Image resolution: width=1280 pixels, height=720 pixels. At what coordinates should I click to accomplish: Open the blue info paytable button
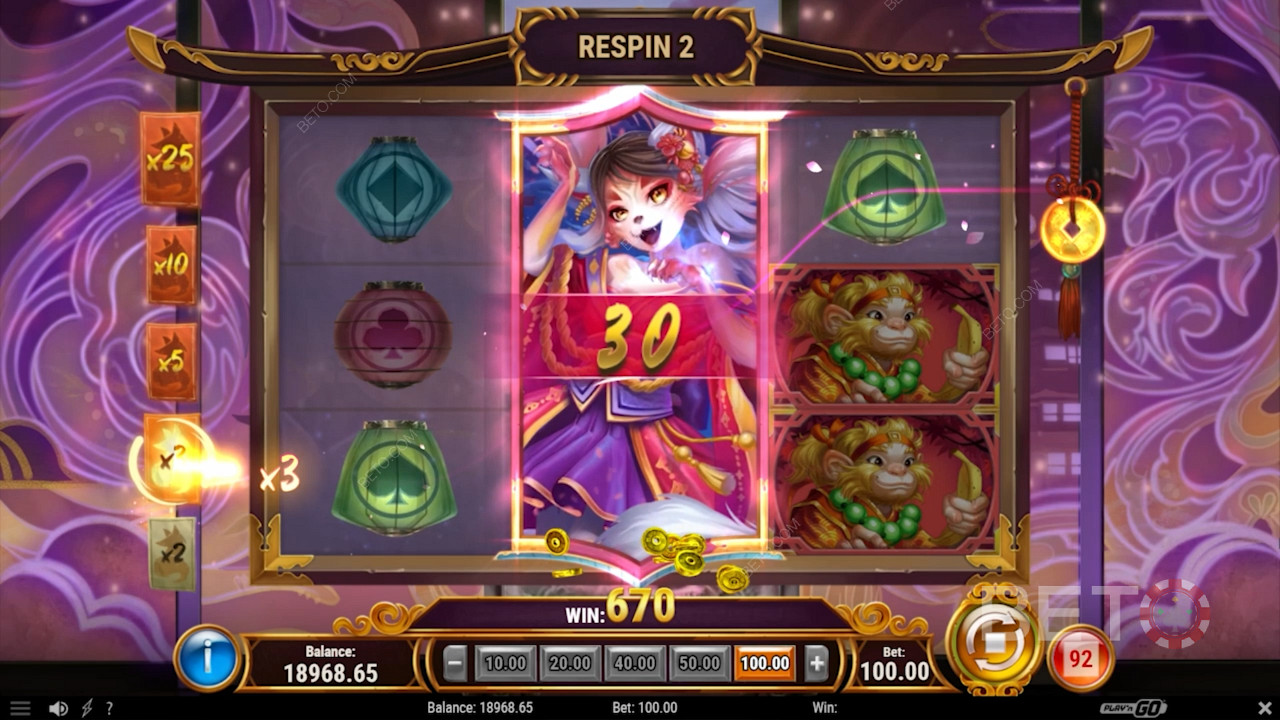[207, 659]
